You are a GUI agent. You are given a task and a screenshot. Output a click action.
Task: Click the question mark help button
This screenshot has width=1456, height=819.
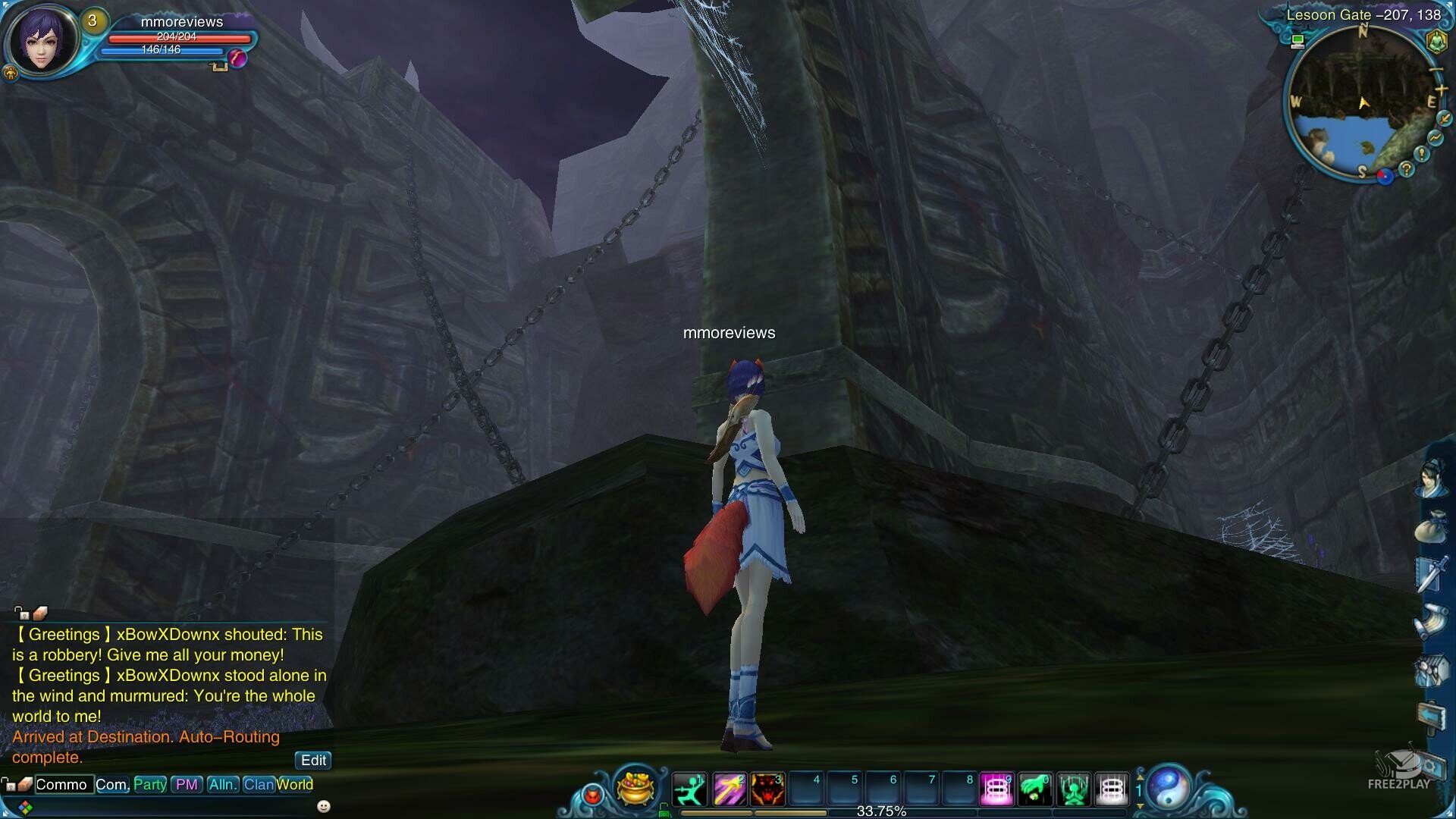pos(1407,169)
